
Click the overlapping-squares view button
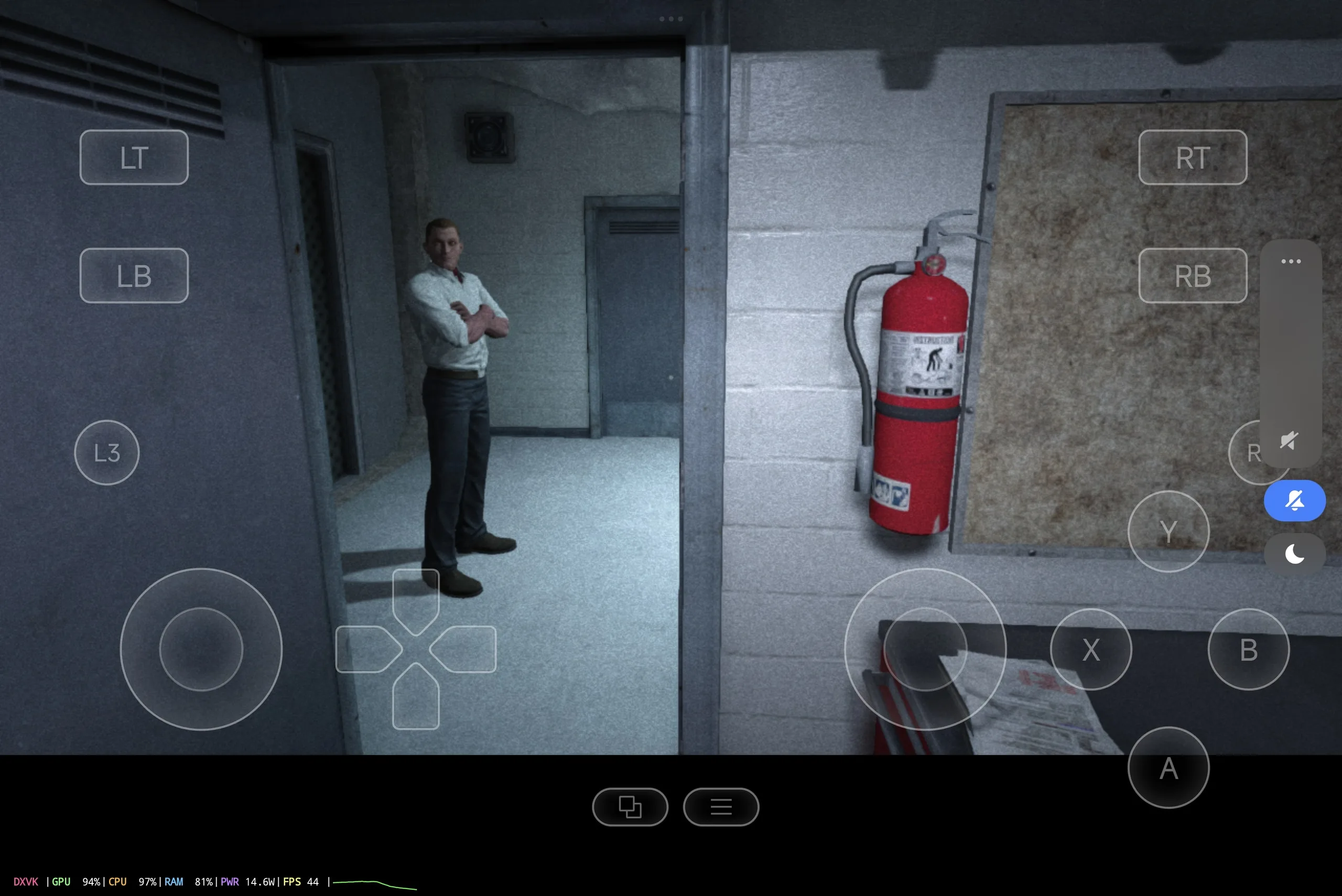click(x=630, y=807)
